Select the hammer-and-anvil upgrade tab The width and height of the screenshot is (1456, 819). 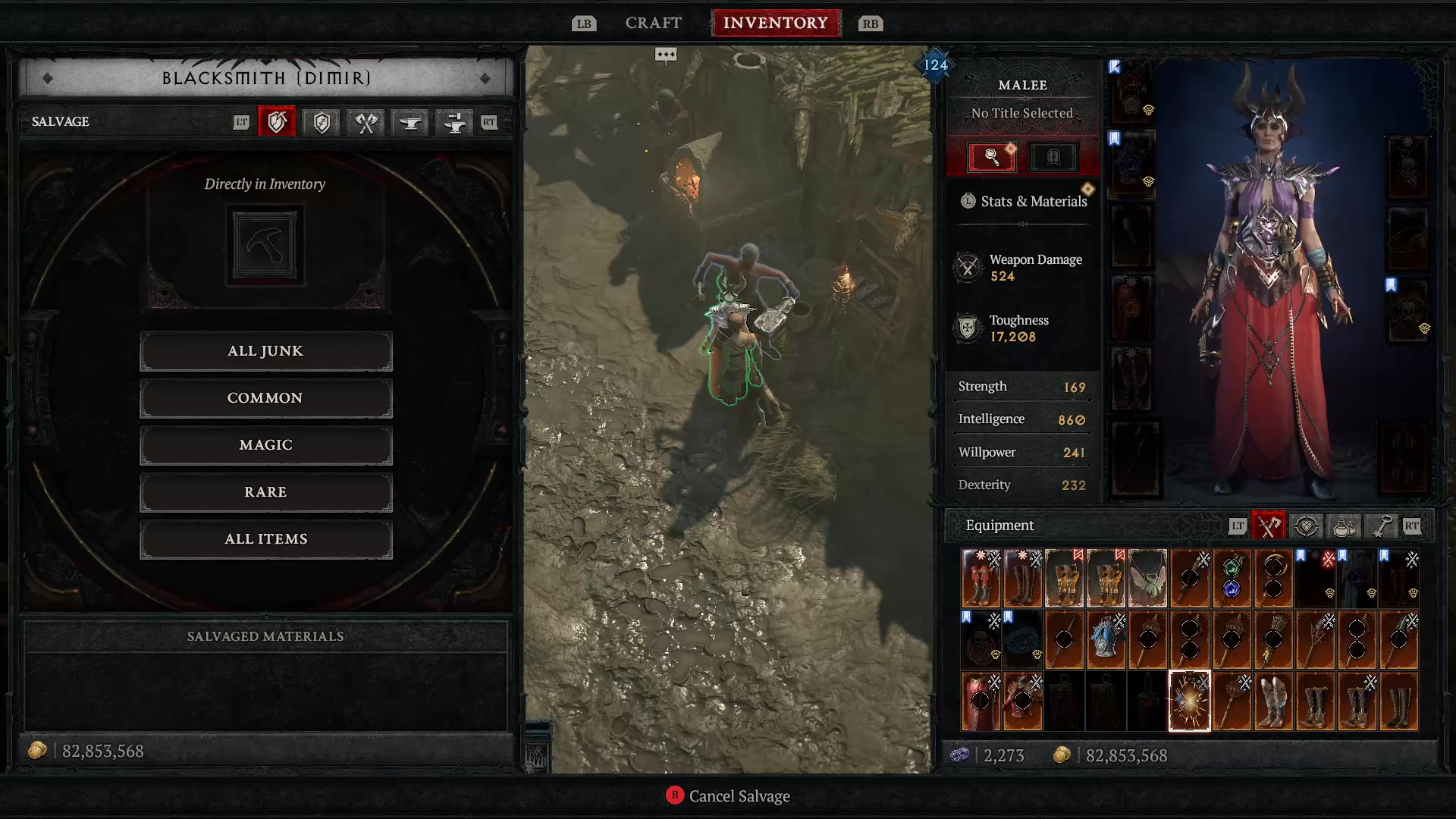[453, 122]
